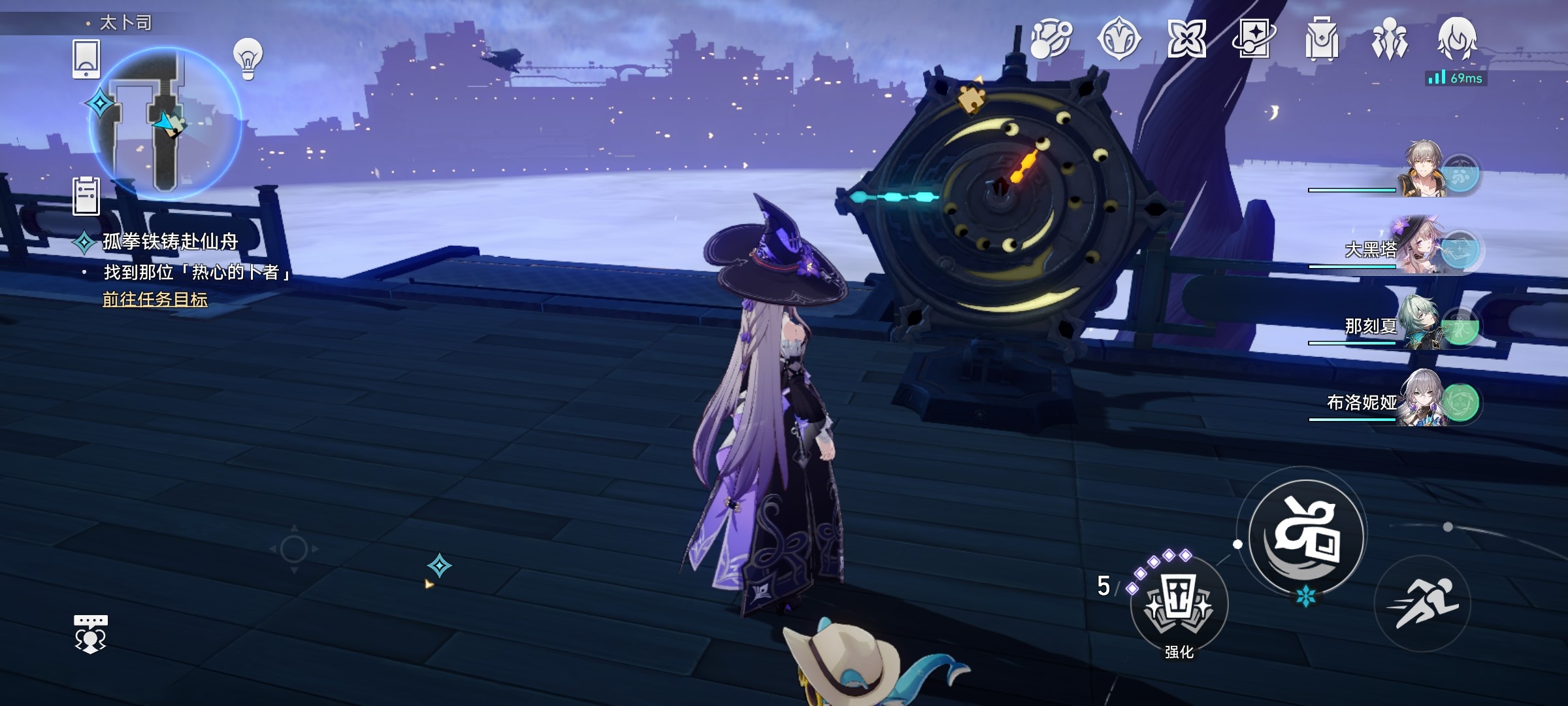Viewport: 1568px width, 706px height.
Task: Open the backpack inventory icon
Action: pos(1321,39)
